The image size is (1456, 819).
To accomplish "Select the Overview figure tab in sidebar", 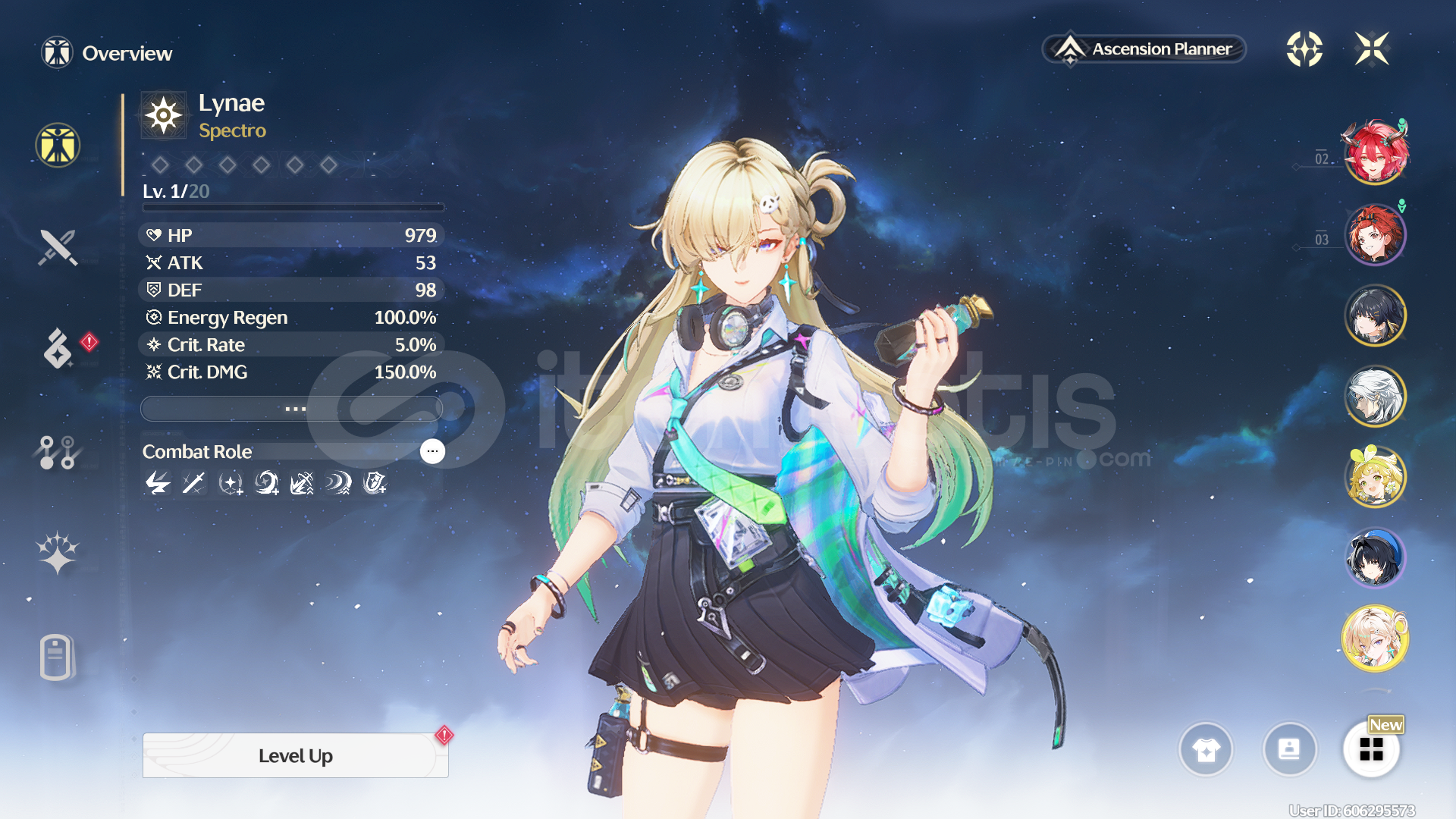I will tap(58, 145).
